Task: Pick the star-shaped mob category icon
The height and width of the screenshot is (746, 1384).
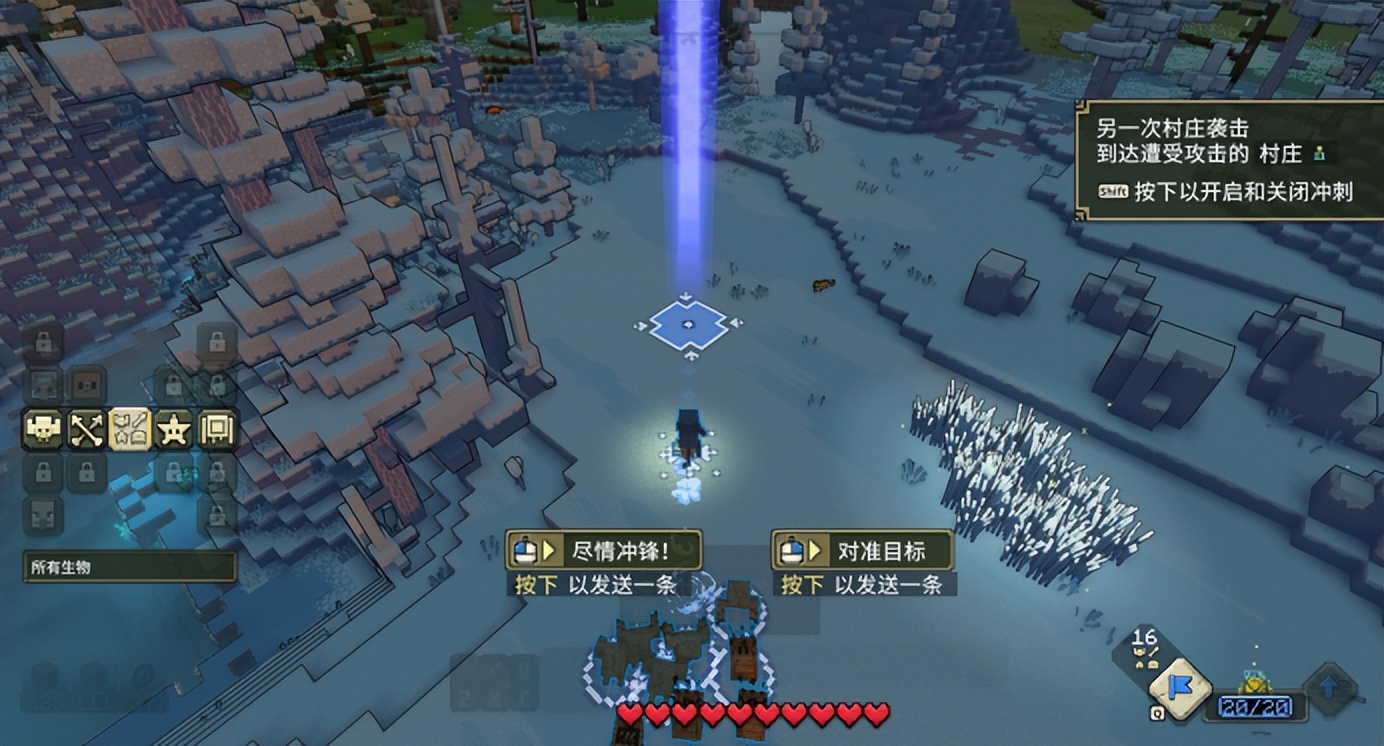Action: [x=174, y=430]
